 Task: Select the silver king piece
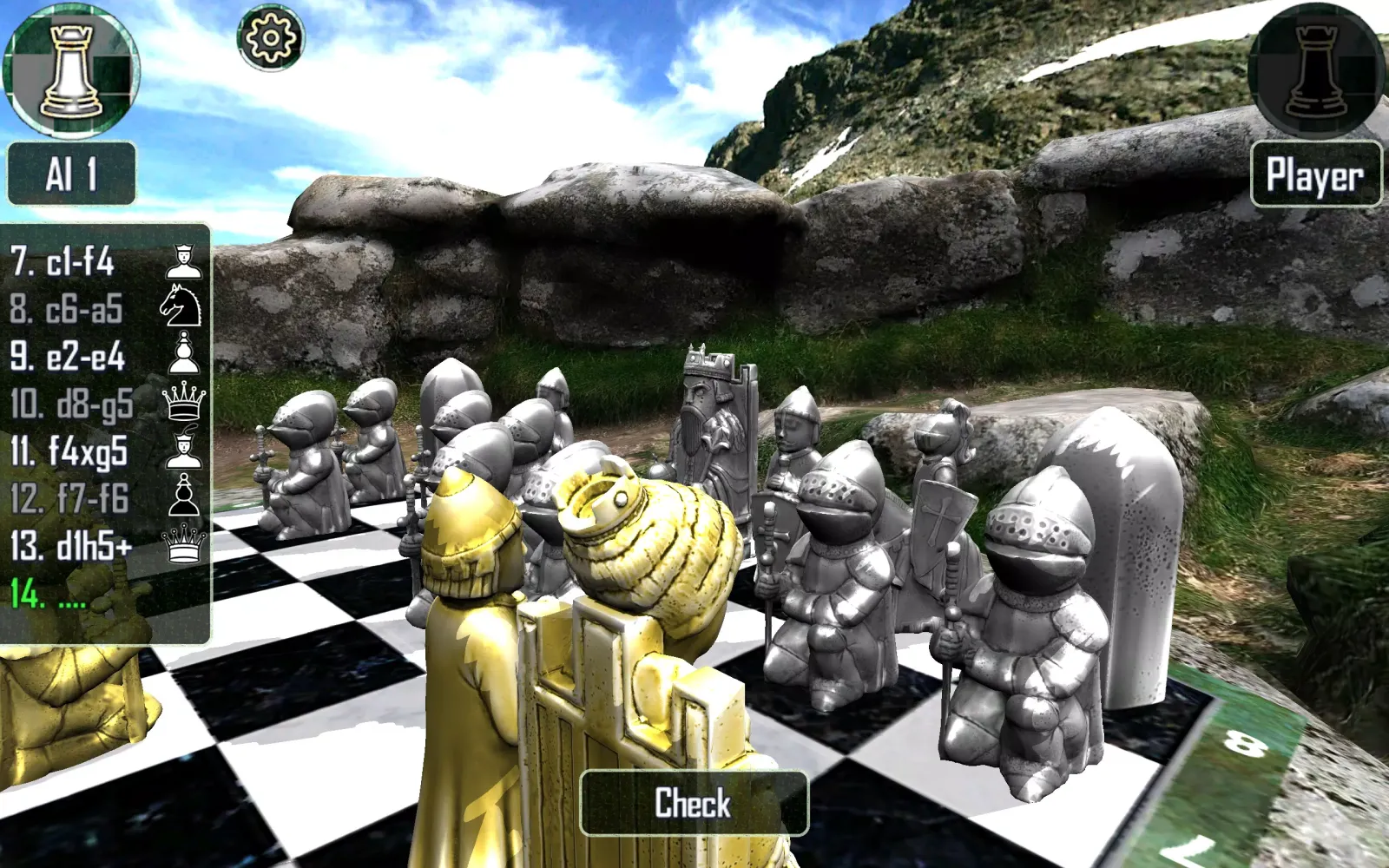705,417
